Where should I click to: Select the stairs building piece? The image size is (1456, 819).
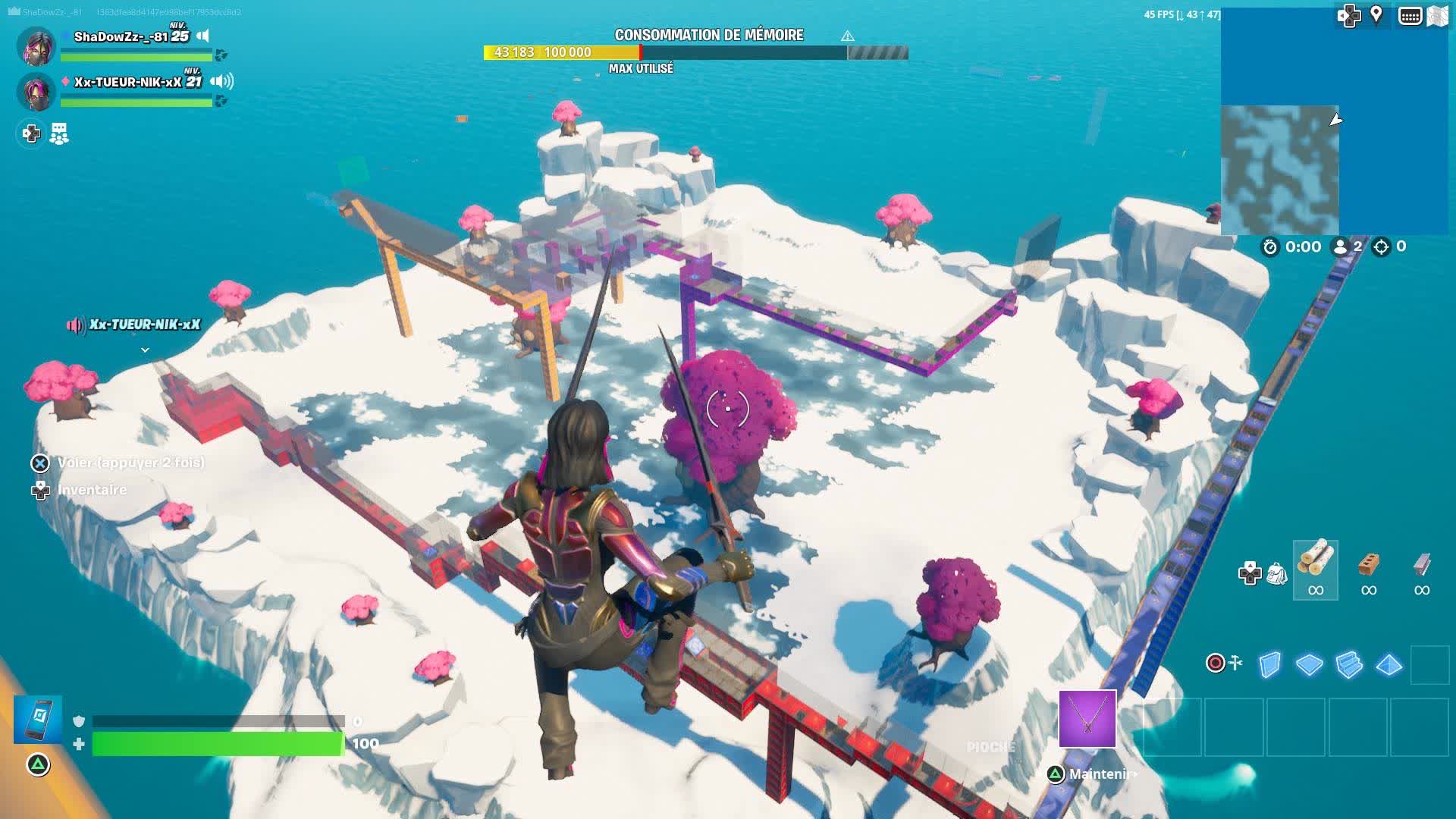1349,664
